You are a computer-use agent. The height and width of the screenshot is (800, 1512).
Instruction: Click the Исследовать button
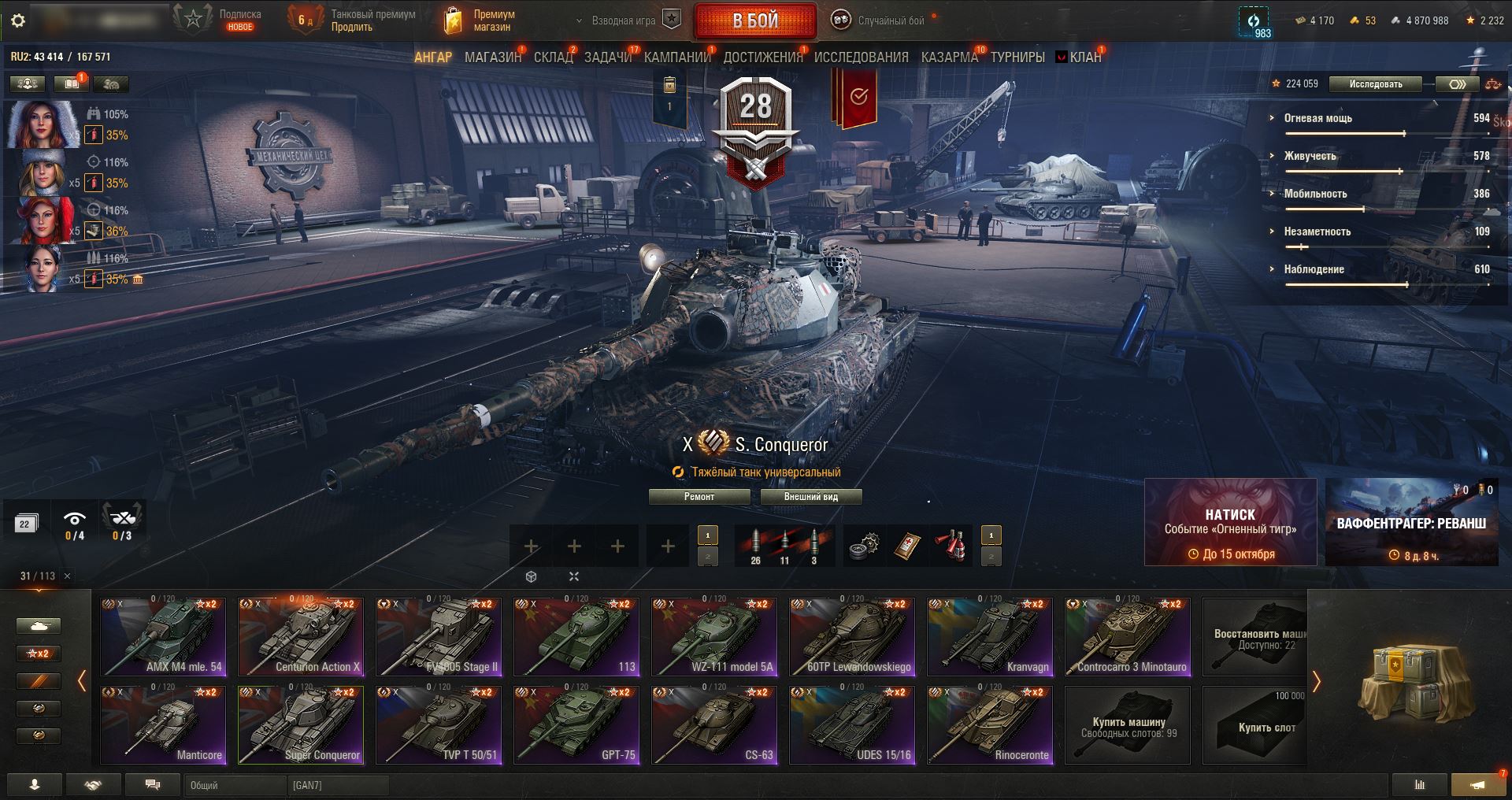click(x=1375, y=84)
